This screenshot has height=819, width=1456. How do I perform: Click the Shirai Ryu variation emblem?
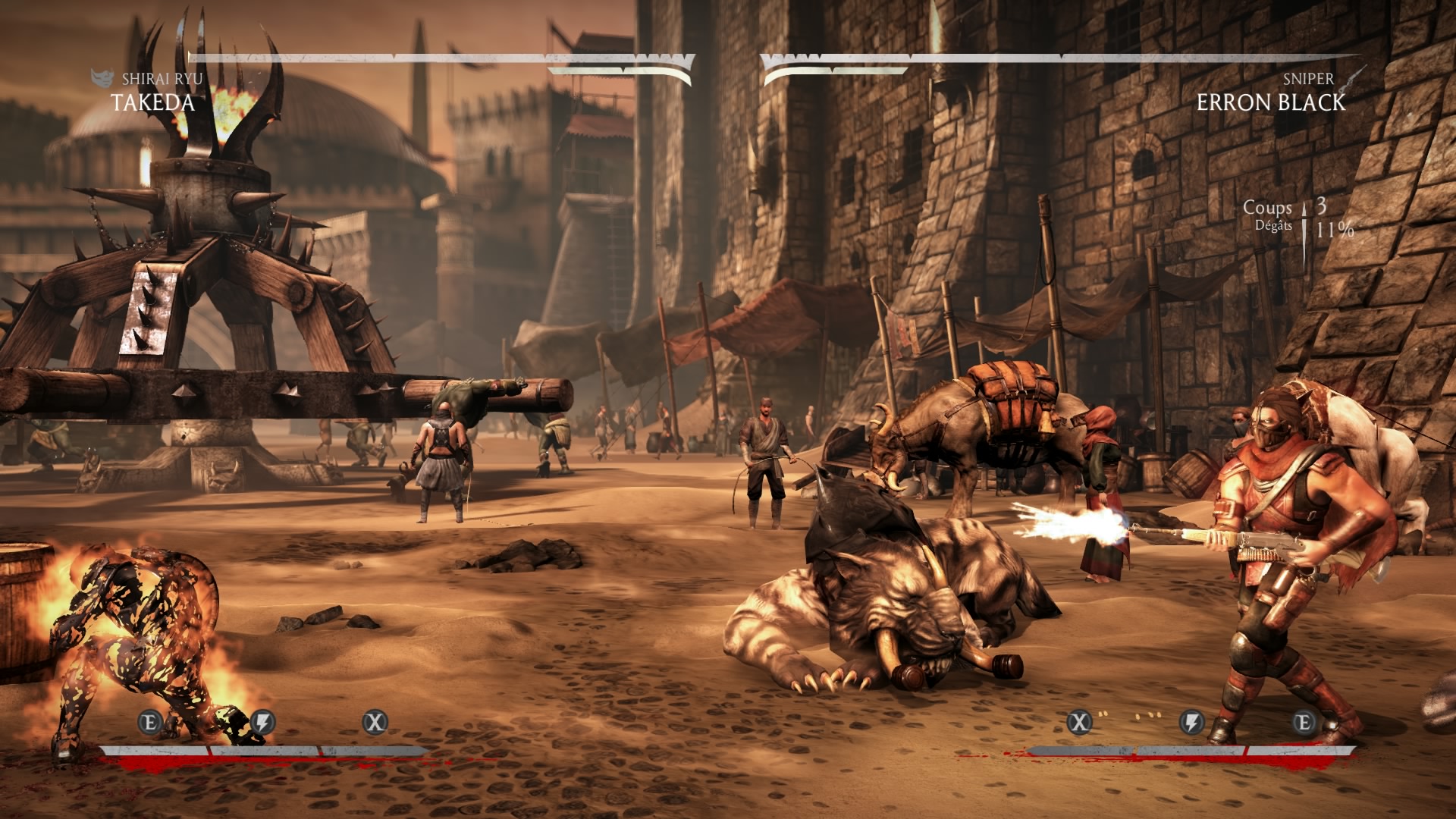(102, 78)
